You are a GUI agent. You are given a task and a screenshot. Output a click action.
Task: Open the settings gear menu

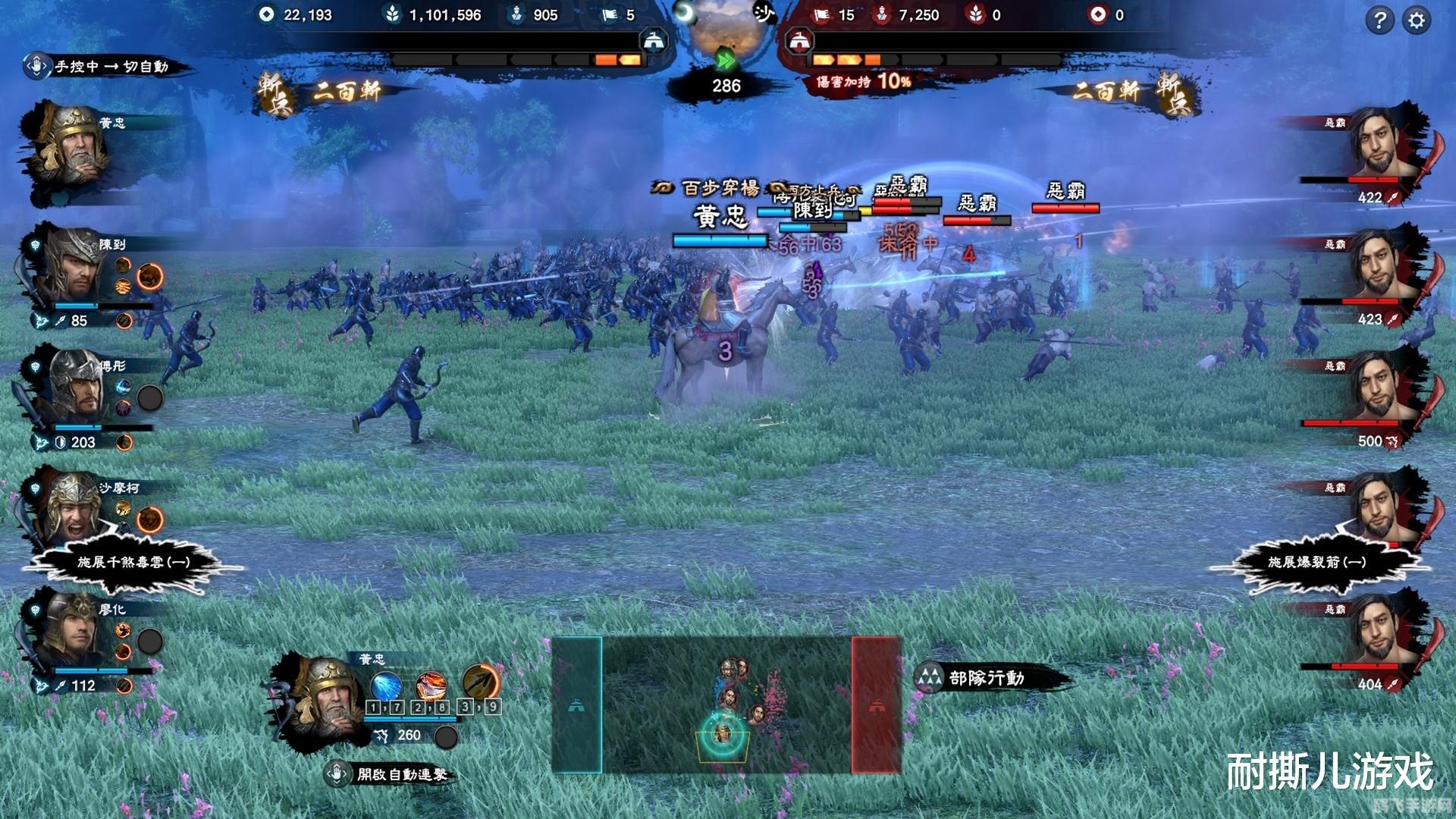pyautogui.click(x=1416, y=20)
